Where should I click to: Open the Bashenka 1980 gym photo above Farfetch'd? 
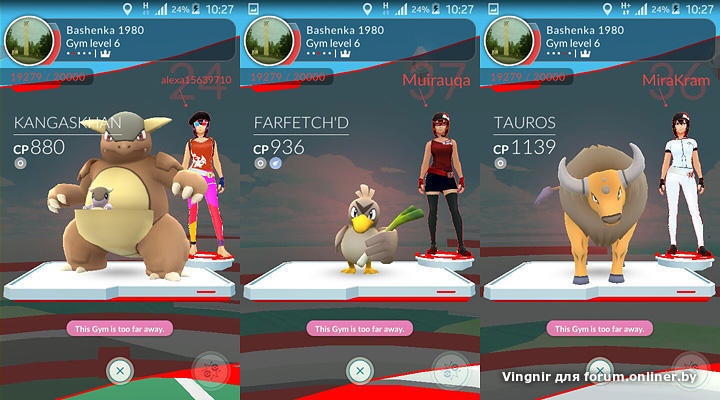click(x=268, y=42)
